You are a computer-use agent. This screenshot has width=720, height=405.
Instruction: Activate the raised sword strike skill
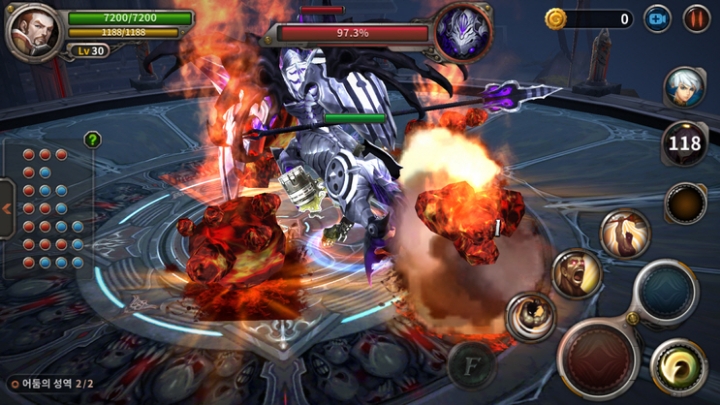(x=625, y=234)
